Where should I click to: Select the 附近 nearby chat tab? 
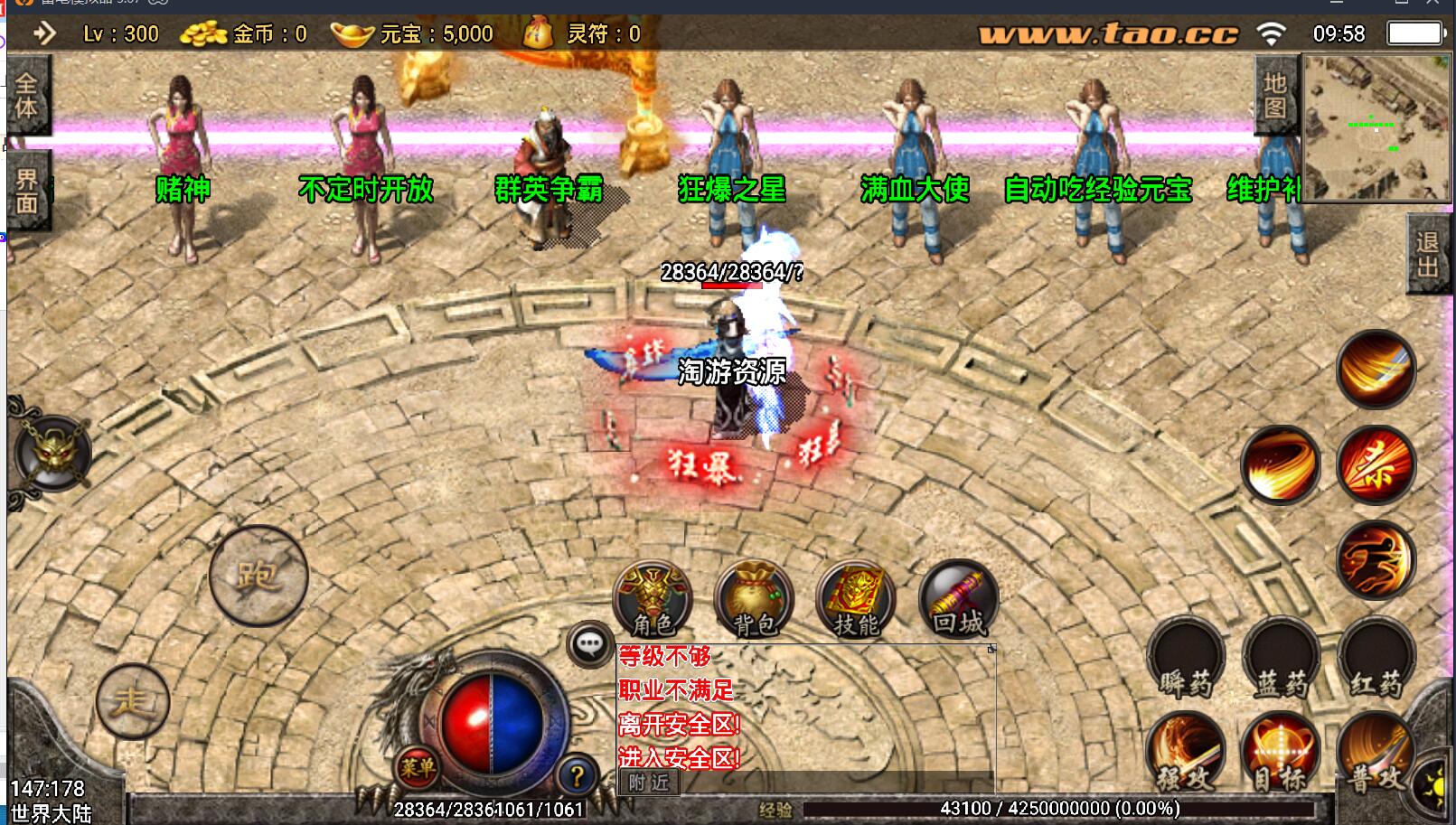coord(649,783)
